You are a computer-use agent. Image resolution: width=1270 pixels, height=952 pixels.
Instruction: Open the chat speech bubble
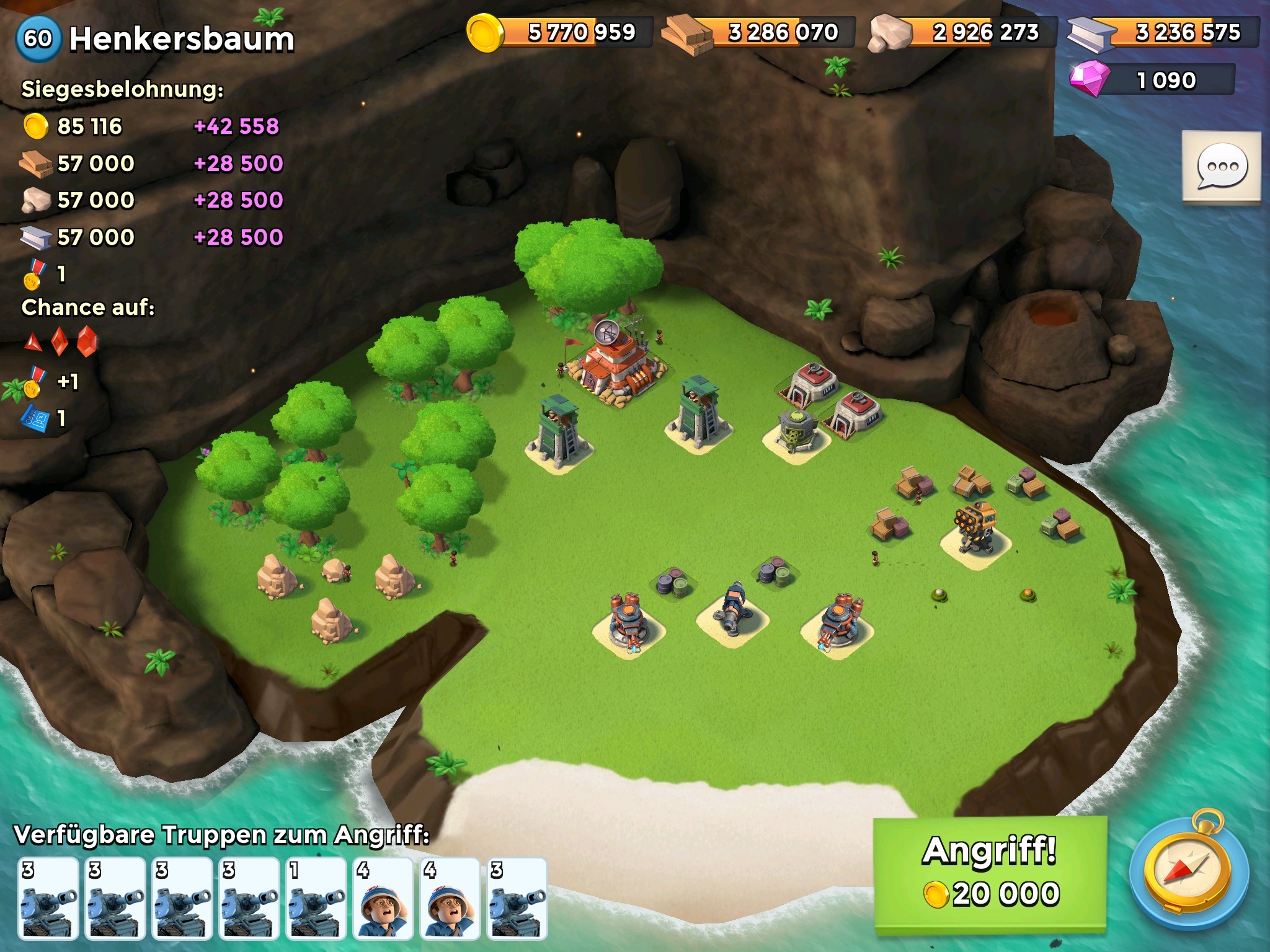(1221, 167)
